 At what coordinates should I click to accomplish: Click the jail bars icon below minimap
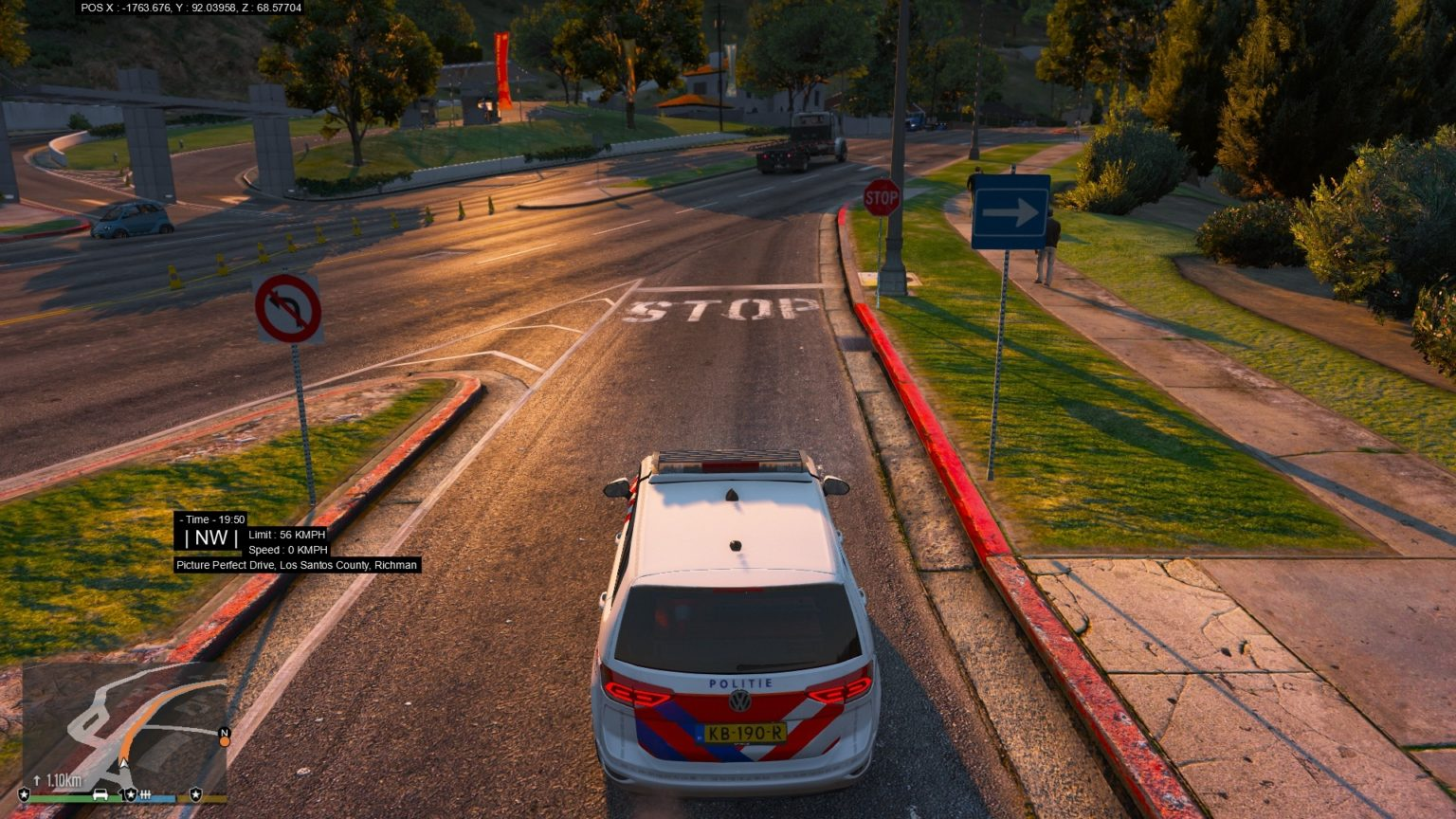coord(145,794)
